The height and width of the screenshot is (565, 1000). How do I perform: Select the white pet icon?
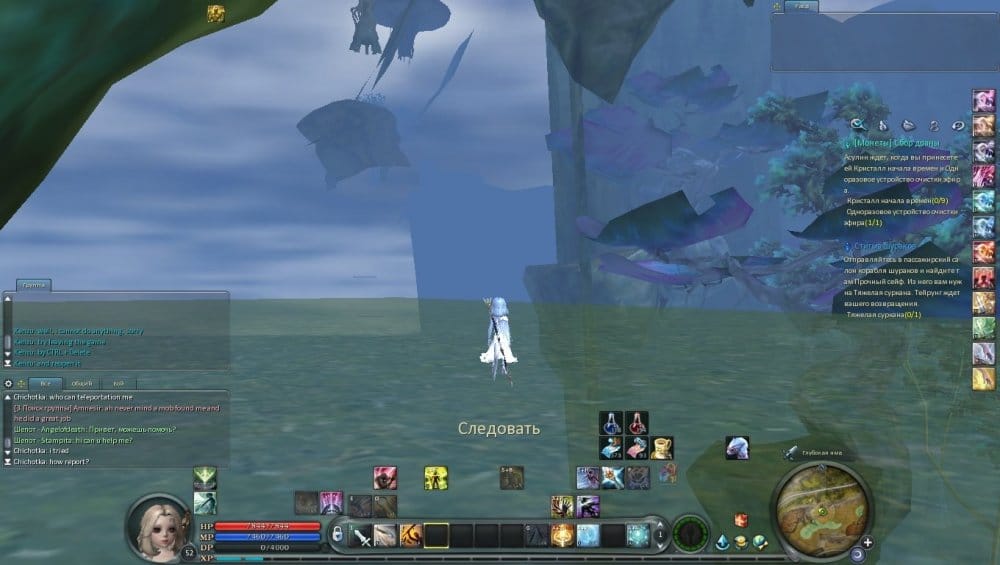[x=737, y=447]
